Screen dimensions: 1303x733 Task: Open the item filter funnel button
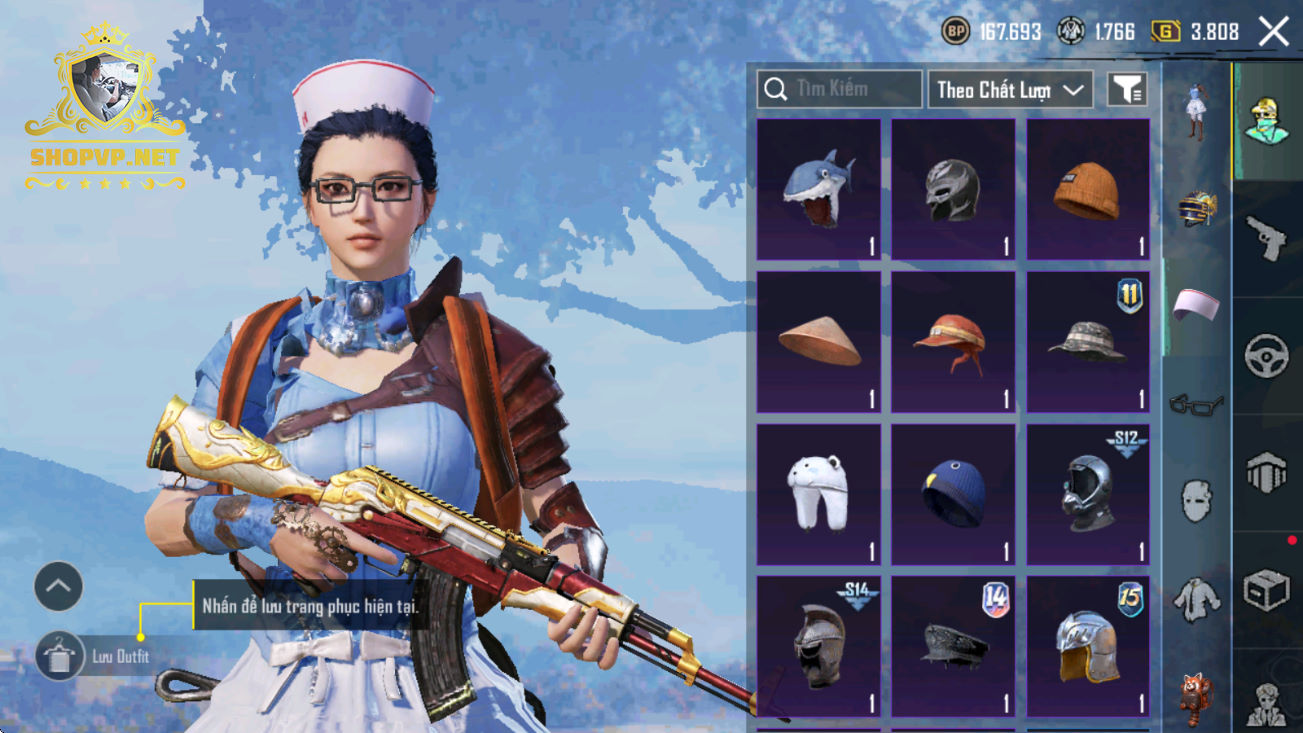pos(1126,90)
